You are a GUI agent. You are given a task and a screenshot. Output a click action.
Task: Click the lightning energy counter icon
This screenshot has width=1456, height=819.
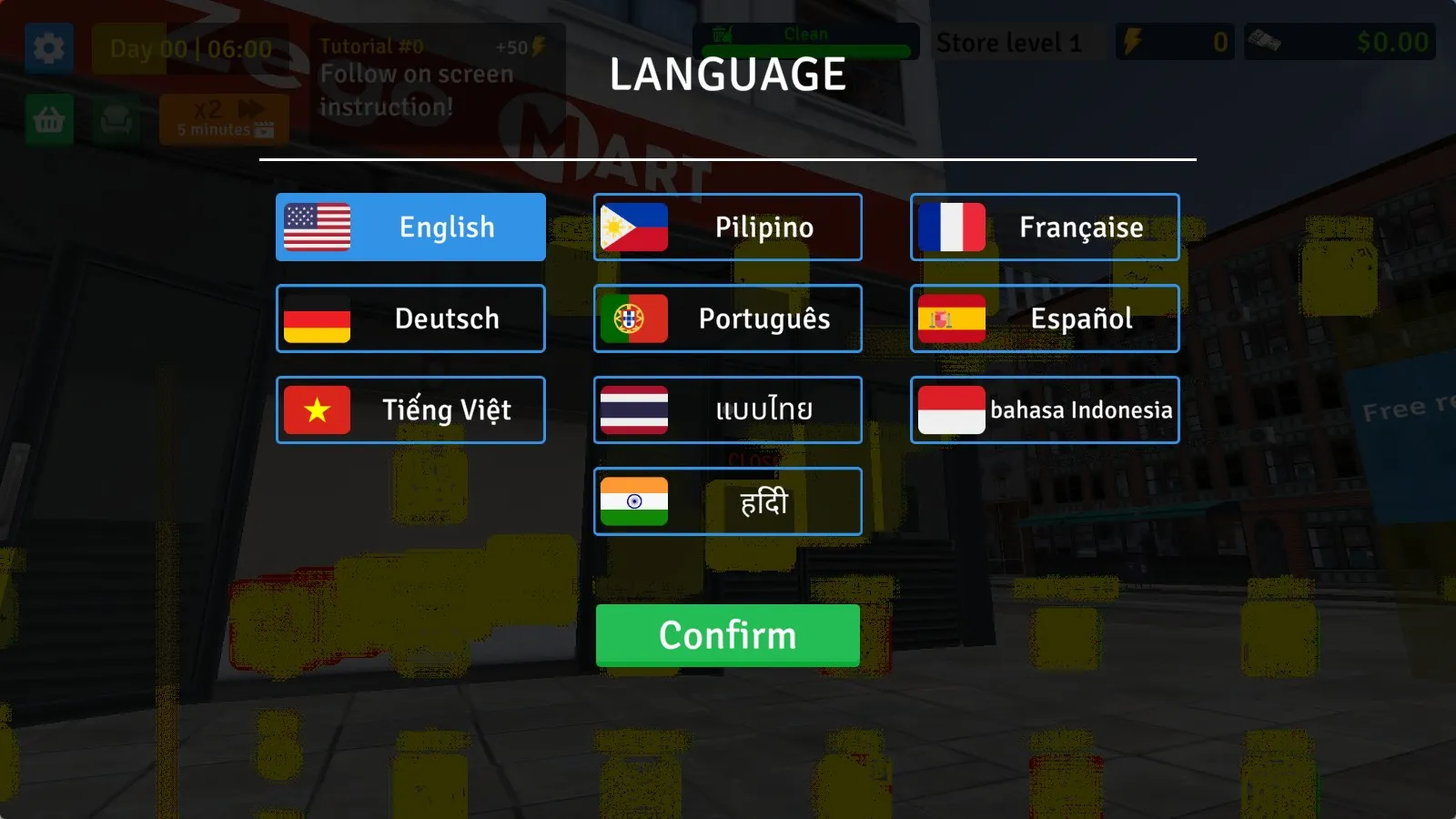(1133, 41)
